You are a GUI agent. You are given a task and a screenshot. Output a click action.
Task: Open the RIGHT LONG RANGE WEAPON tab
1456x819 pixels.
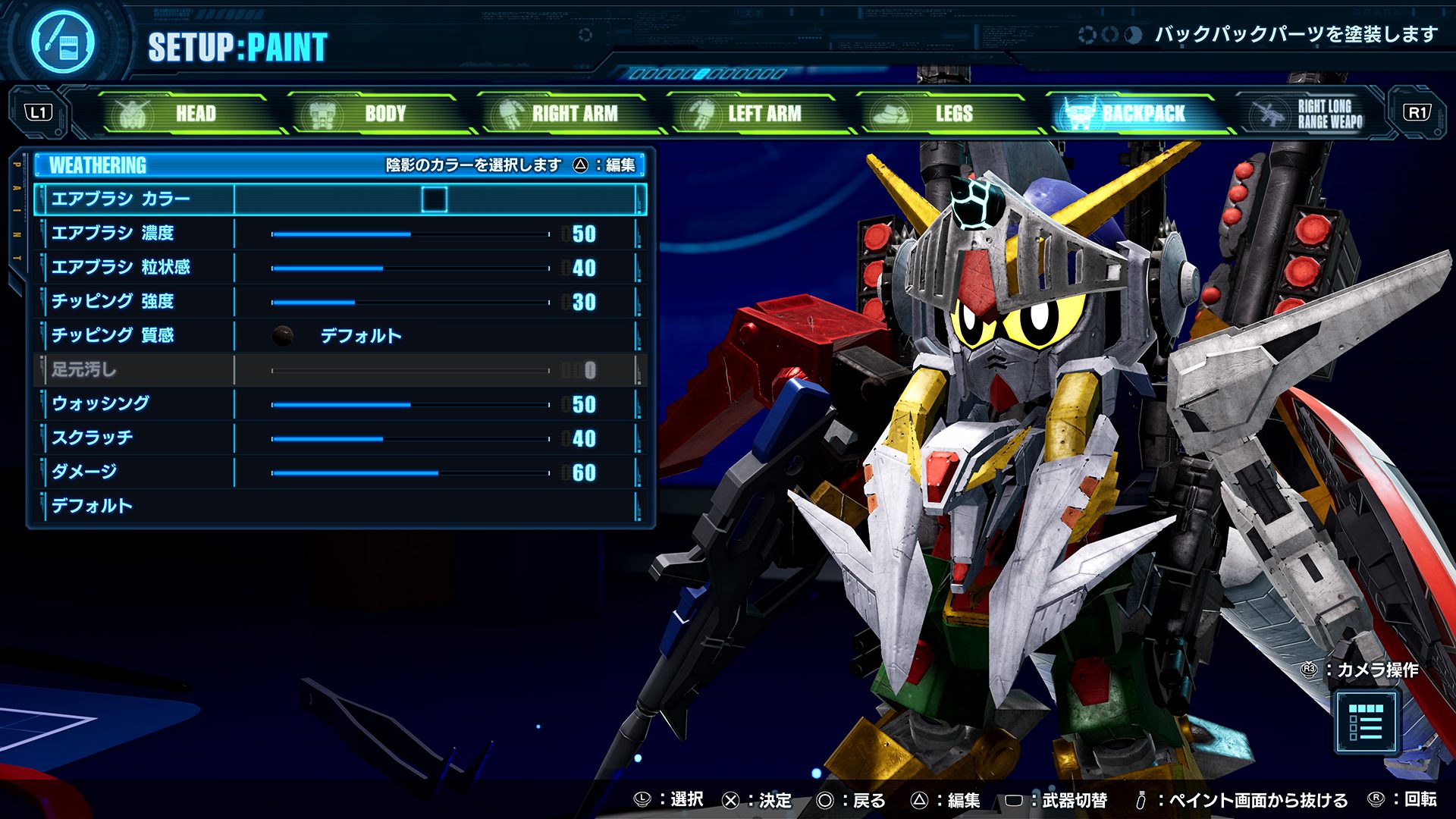[1316, 114]
